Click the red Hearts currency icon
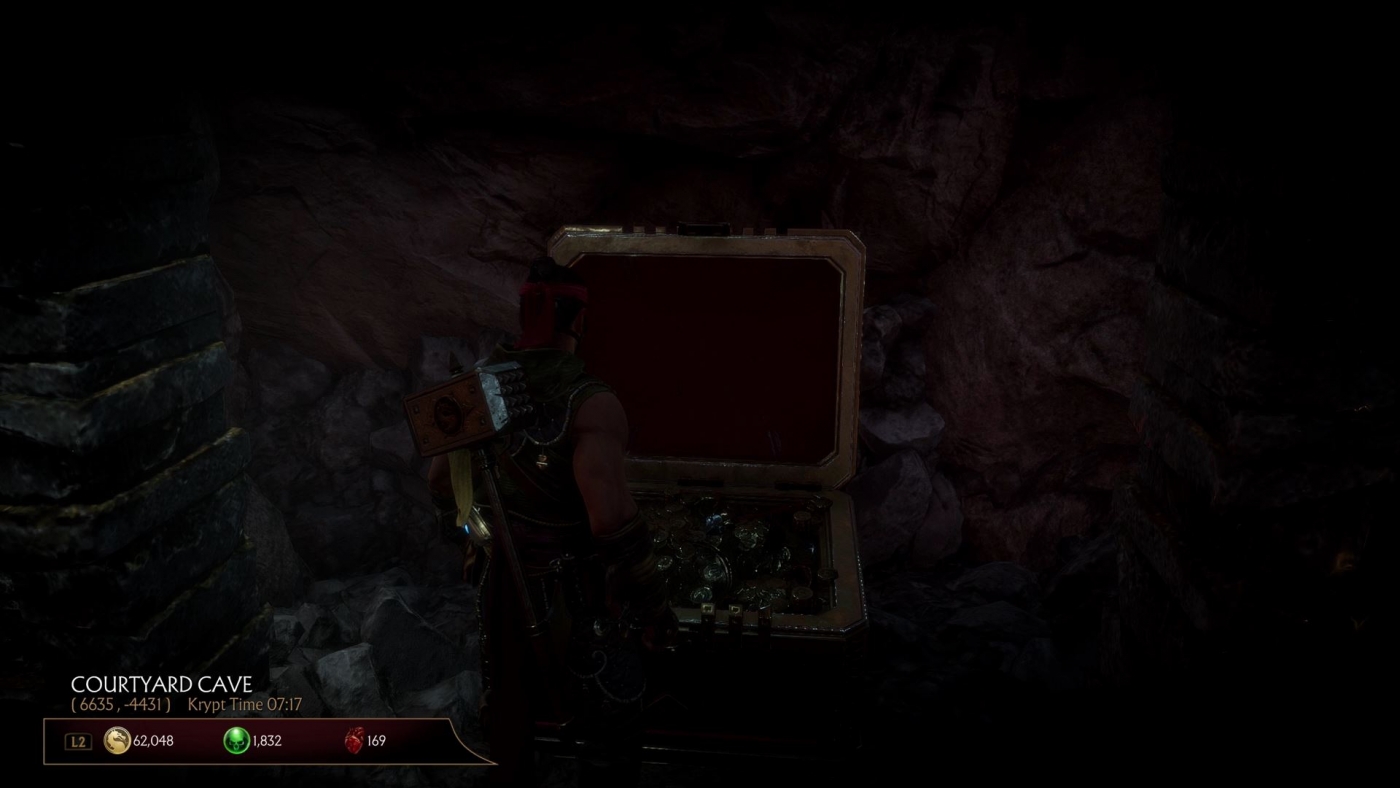 coord(357,741)
